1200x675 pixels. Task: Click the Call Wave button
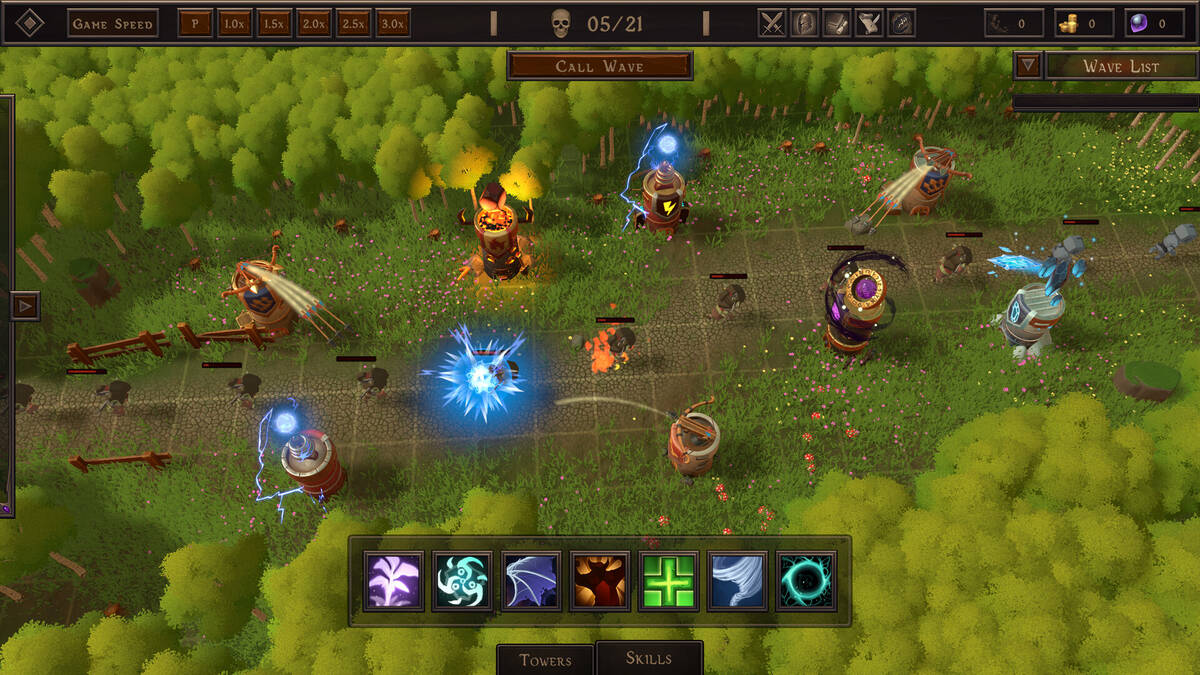[599, 66]
